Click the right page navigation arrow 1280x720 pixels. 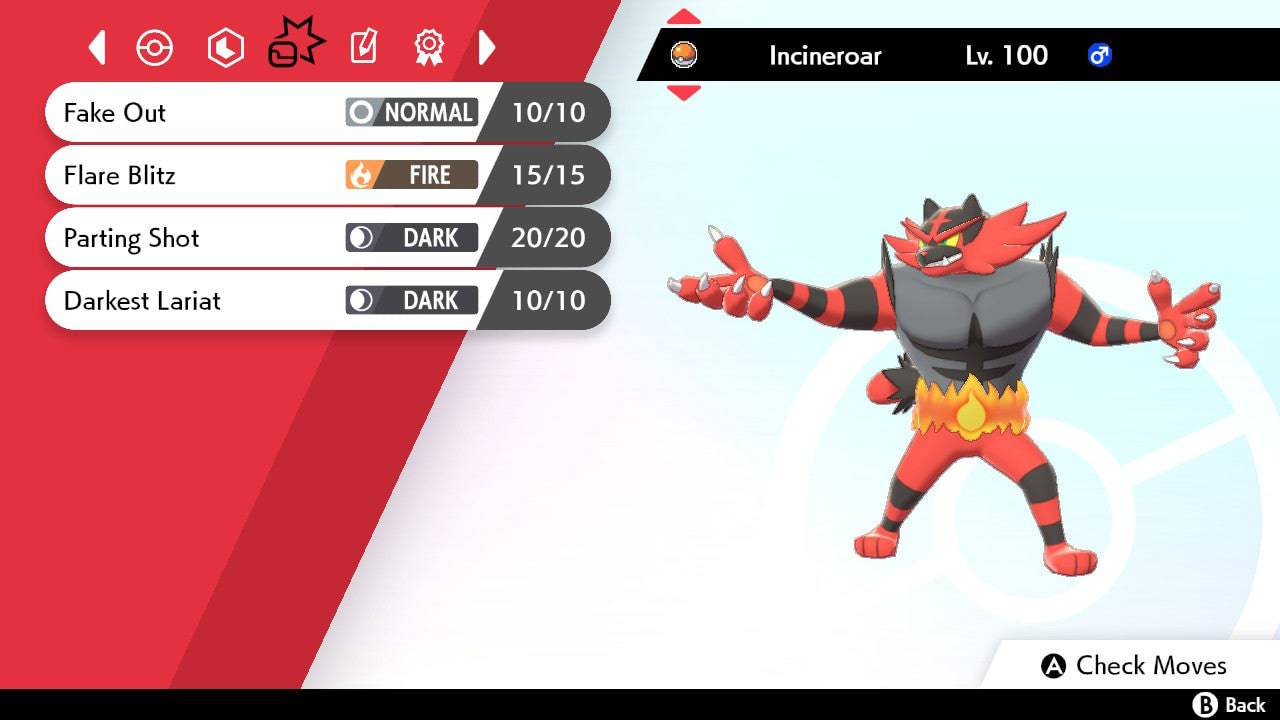pyautogui.click(x=488, y=47)
